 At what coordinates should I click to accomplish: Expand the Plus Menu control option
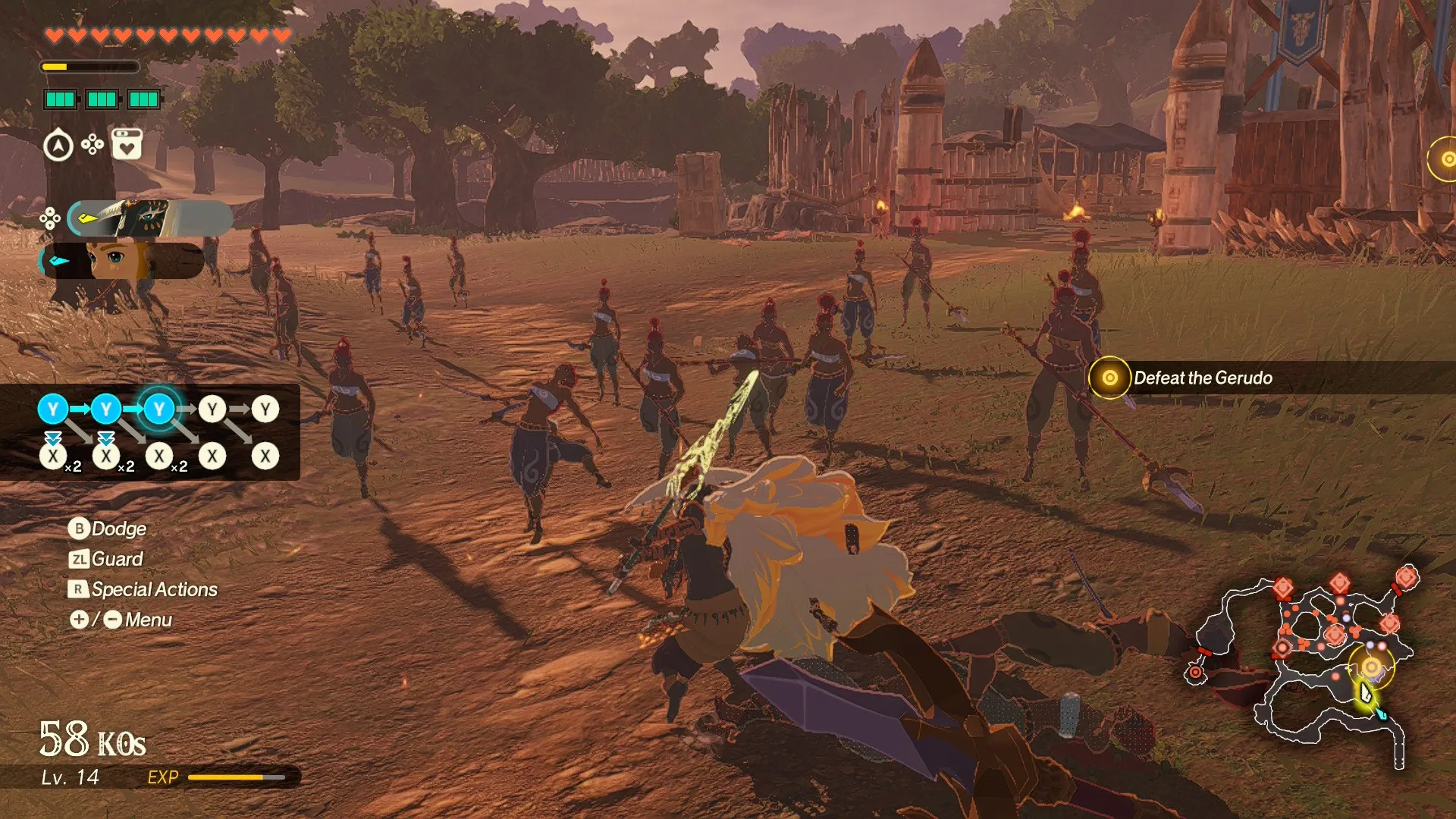(79, 620)
